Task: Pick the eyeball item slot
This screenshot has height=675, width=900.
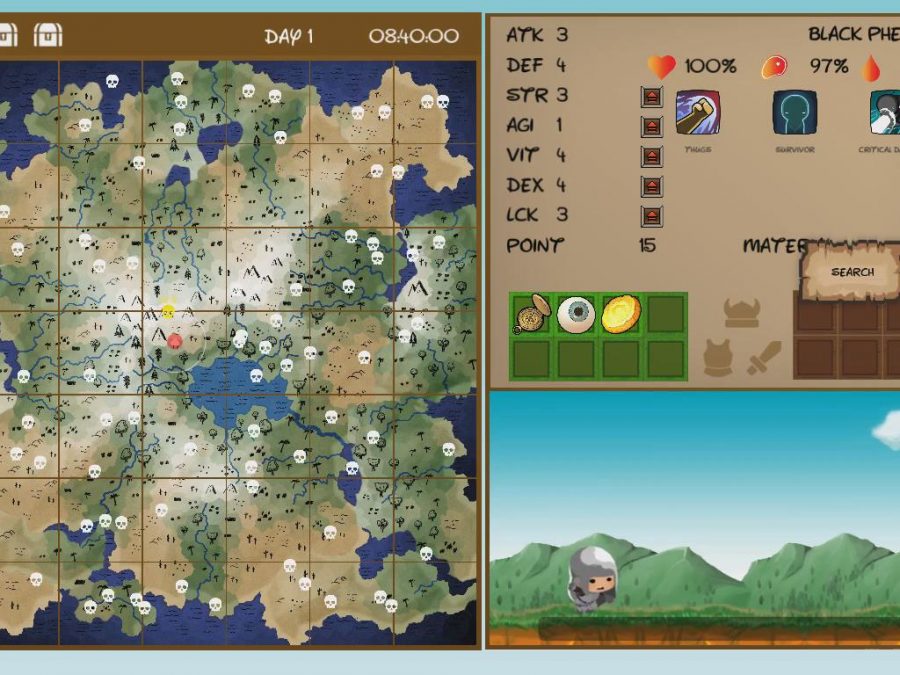Action: coord(576,314)
